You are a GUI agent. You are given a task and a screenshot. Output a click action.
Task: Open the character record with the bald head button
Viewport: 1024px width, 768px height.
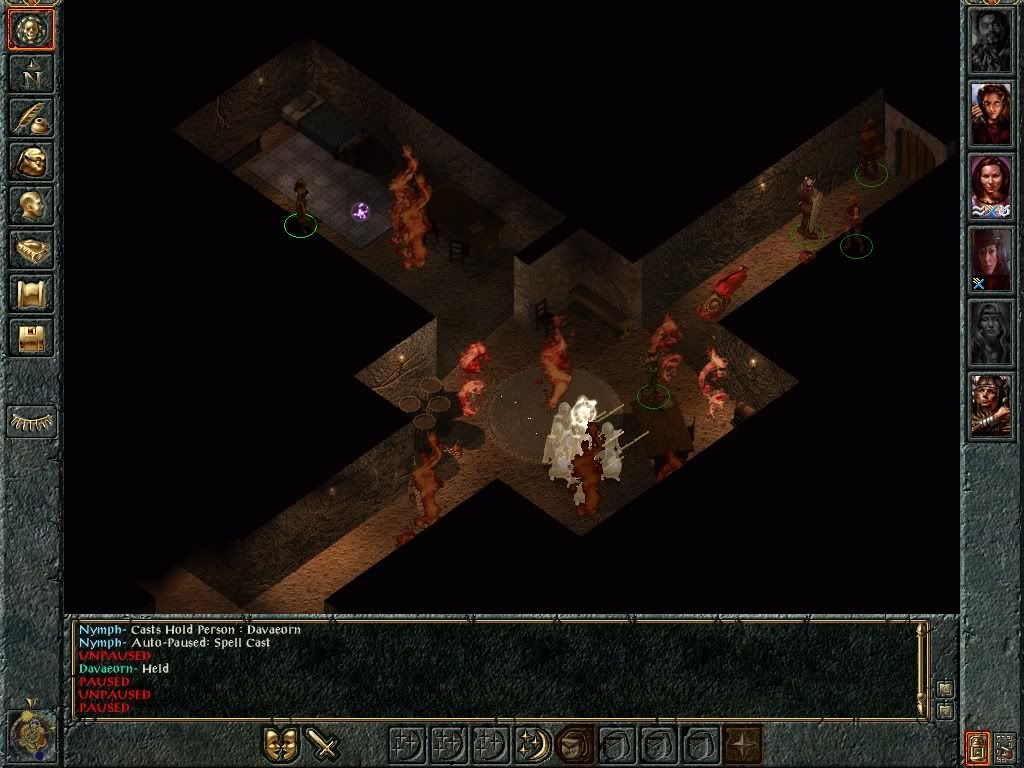point(31,205)
